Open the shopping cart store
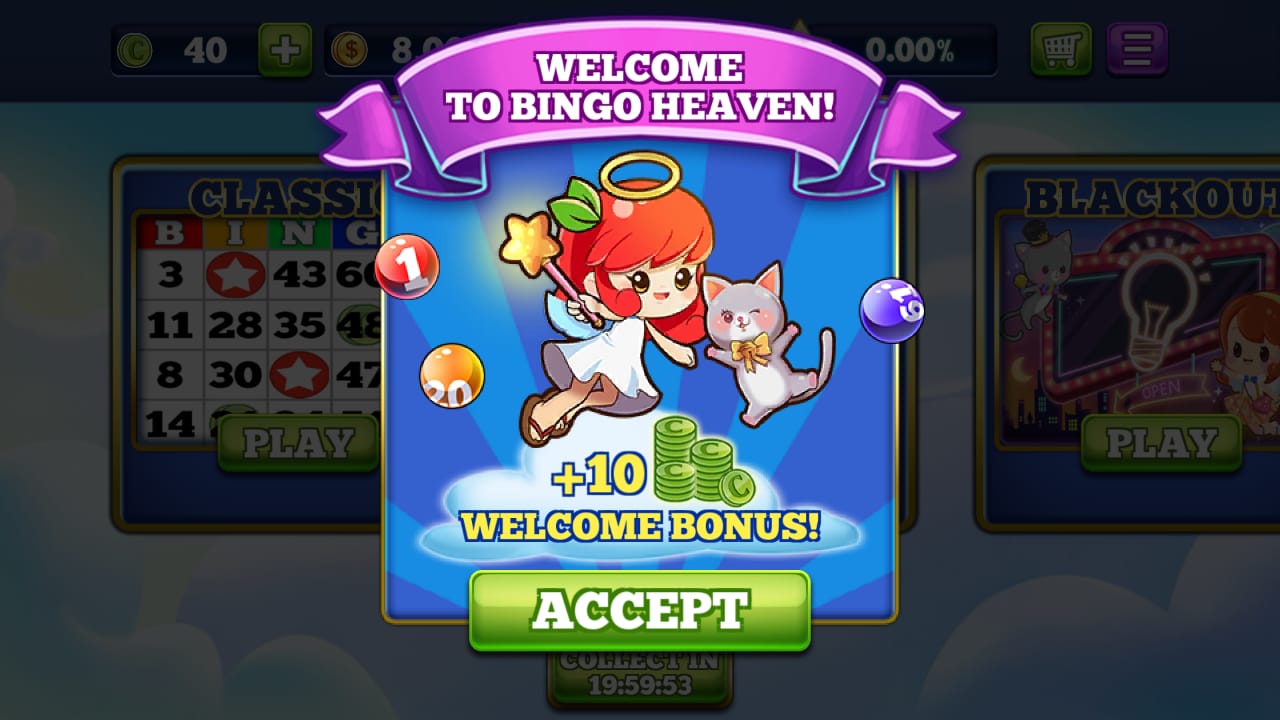This screenshot has width=1280, height=720. pyautogui.click(x=1062, y=49)
